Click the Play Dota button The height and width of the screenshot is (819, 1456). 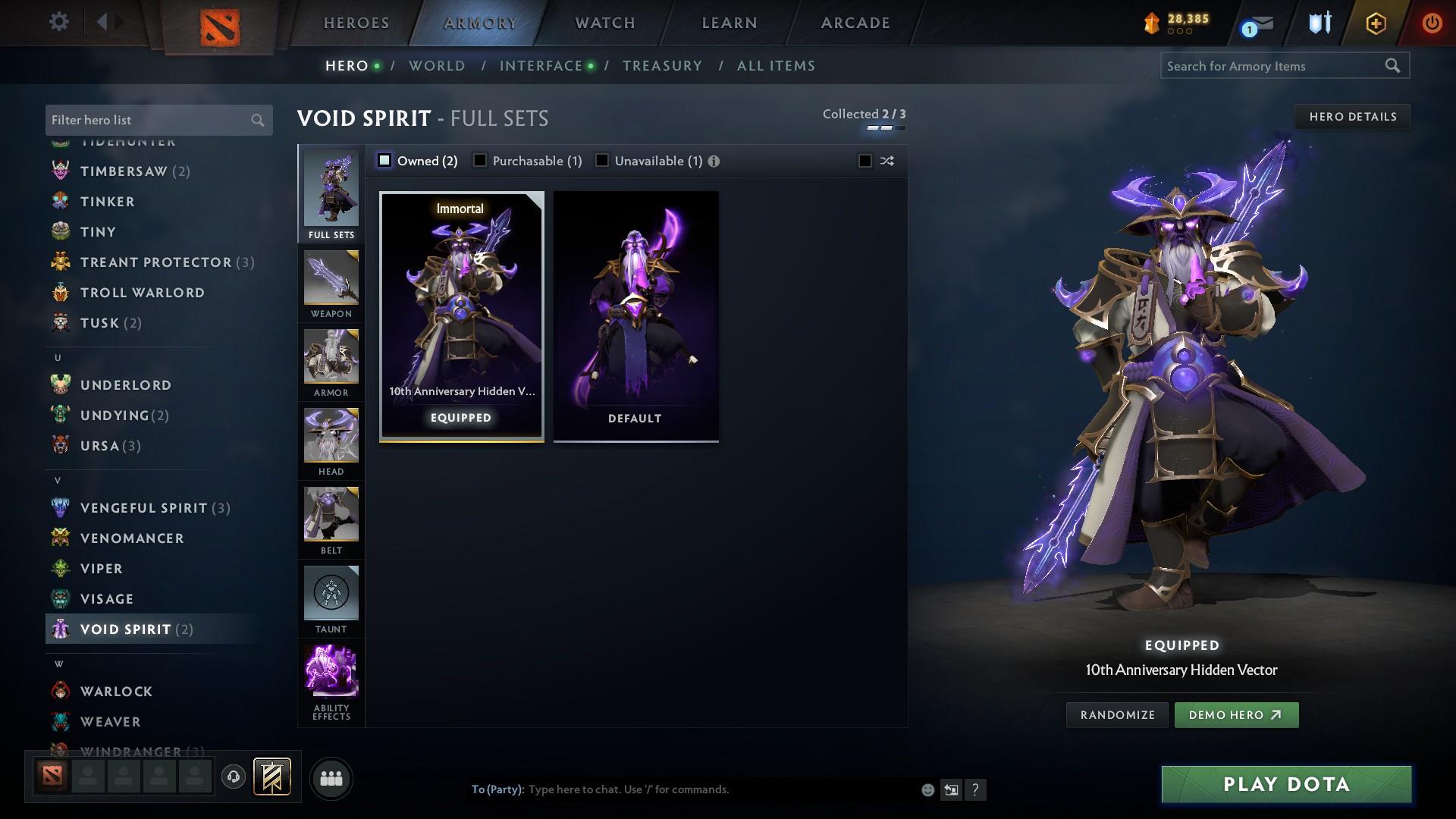point(1285,785)
